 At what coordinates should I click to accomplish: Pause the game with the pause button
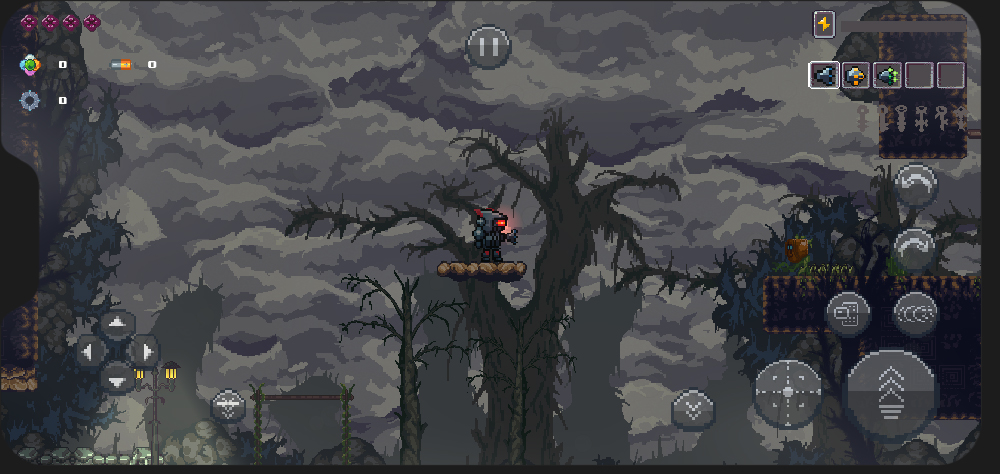click(488, 46)
